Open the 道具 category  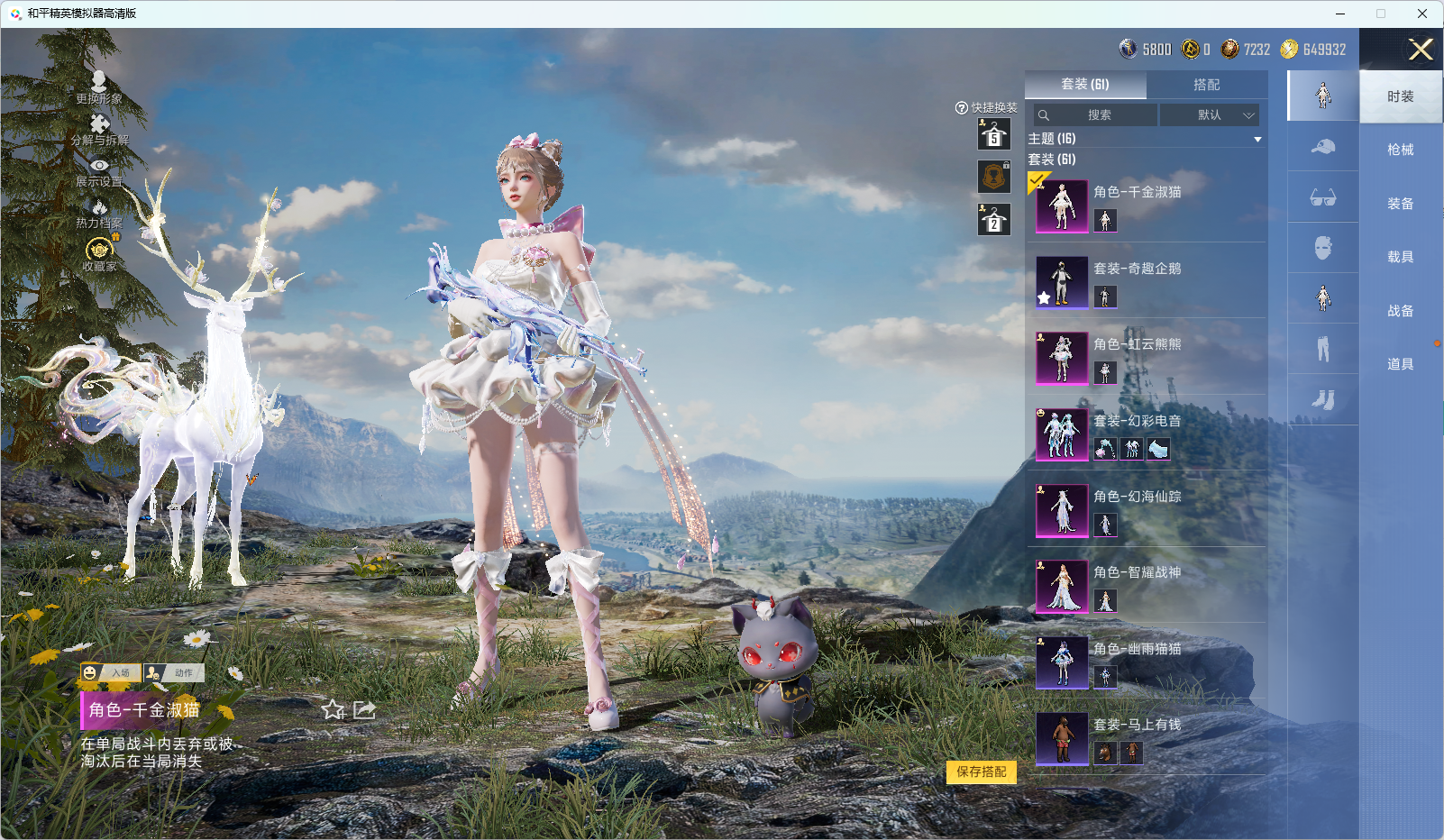[1400, 364]
